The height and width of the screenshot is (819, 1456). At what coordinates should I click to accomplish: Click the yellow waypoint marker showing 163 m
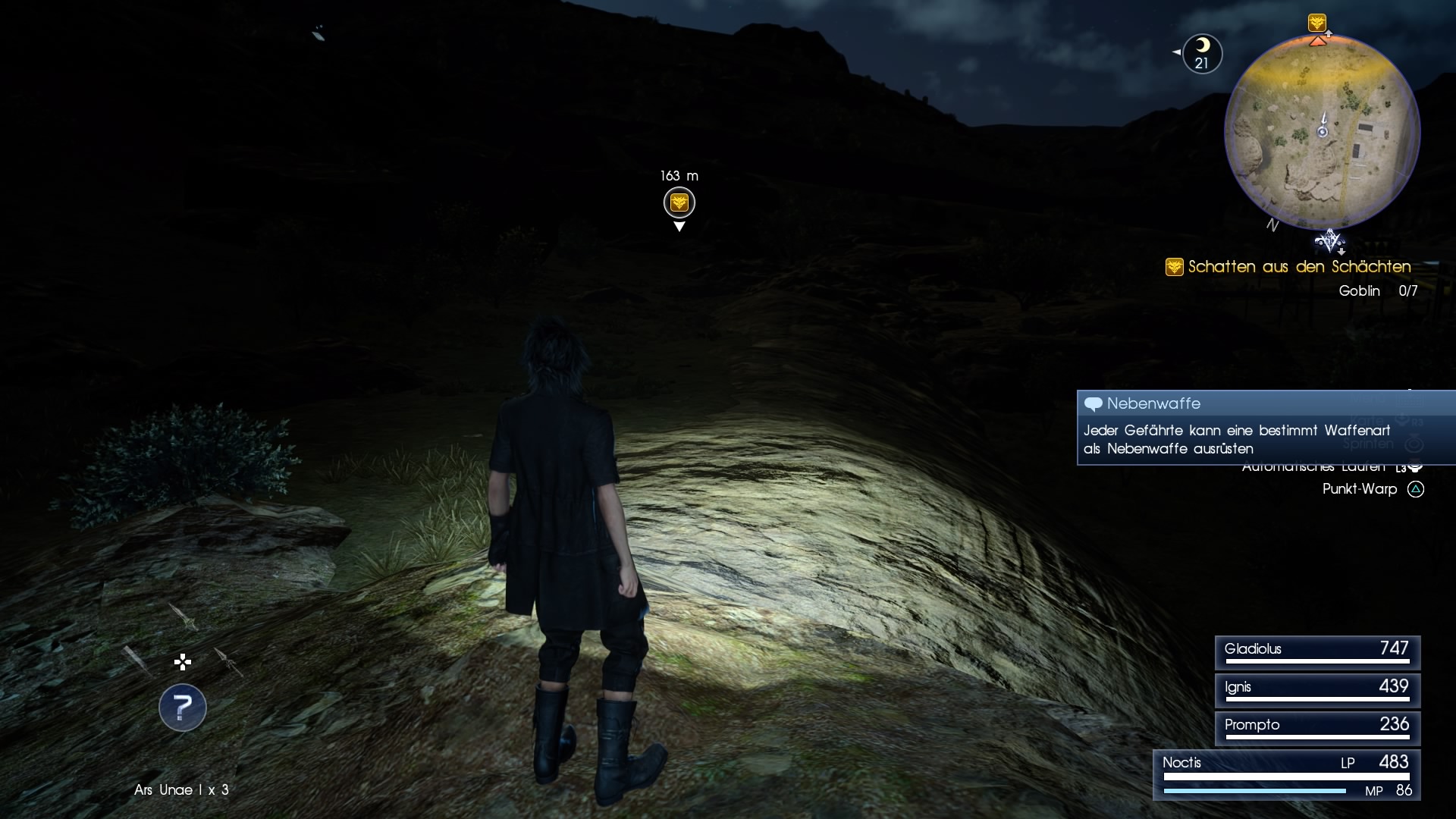click(x=679, y=203)
